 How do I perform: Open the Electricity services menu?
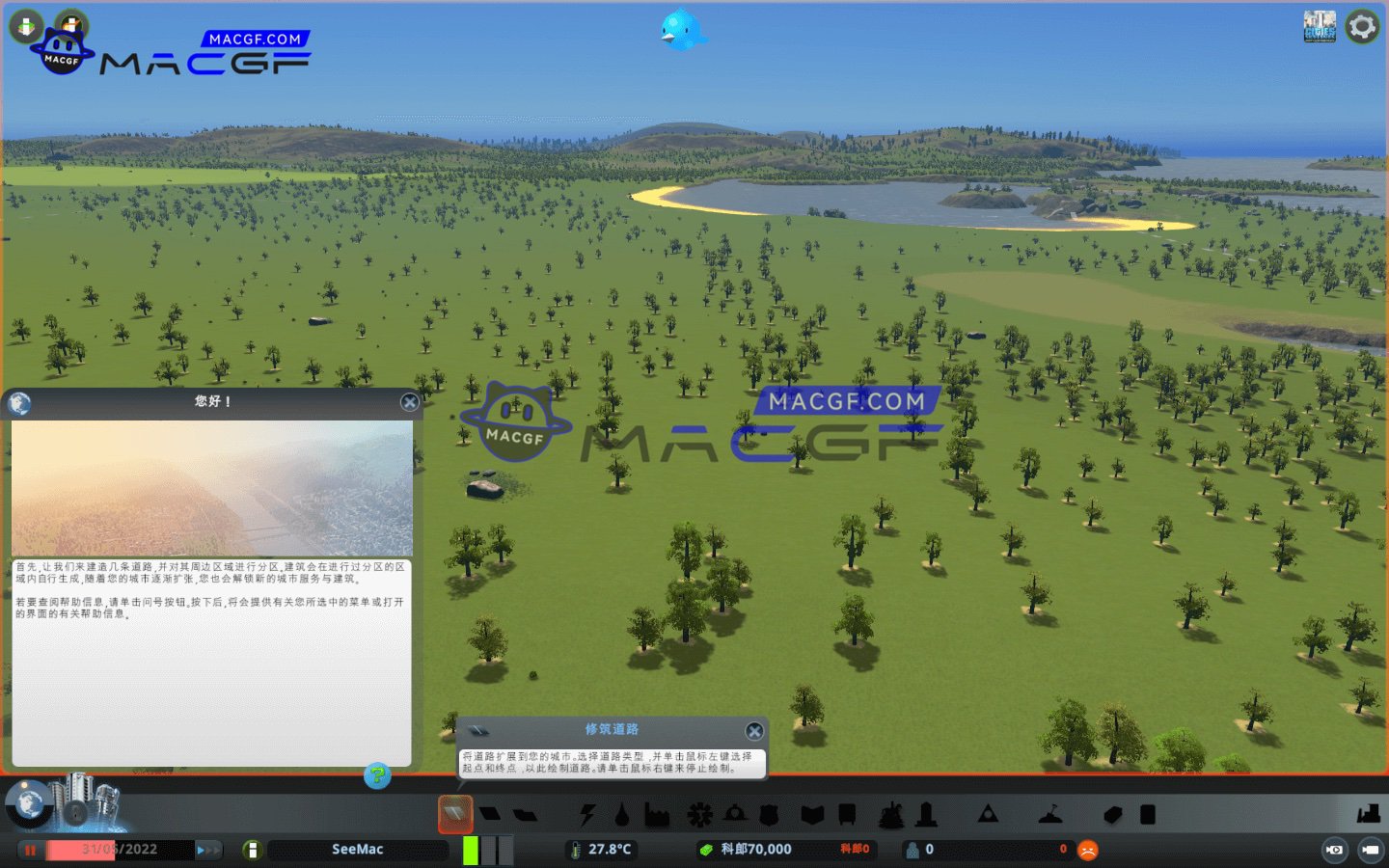tap(586, 813)
